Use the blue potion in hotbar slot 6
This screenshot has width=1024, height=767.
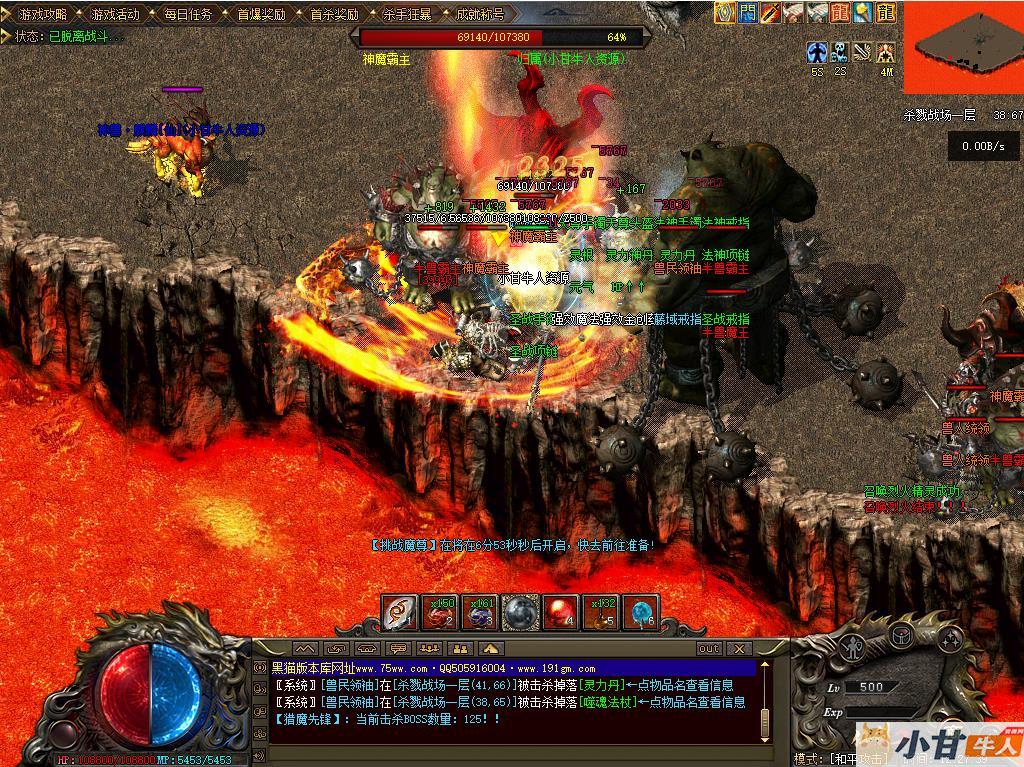pyautogui.click(x=640, y=612)
